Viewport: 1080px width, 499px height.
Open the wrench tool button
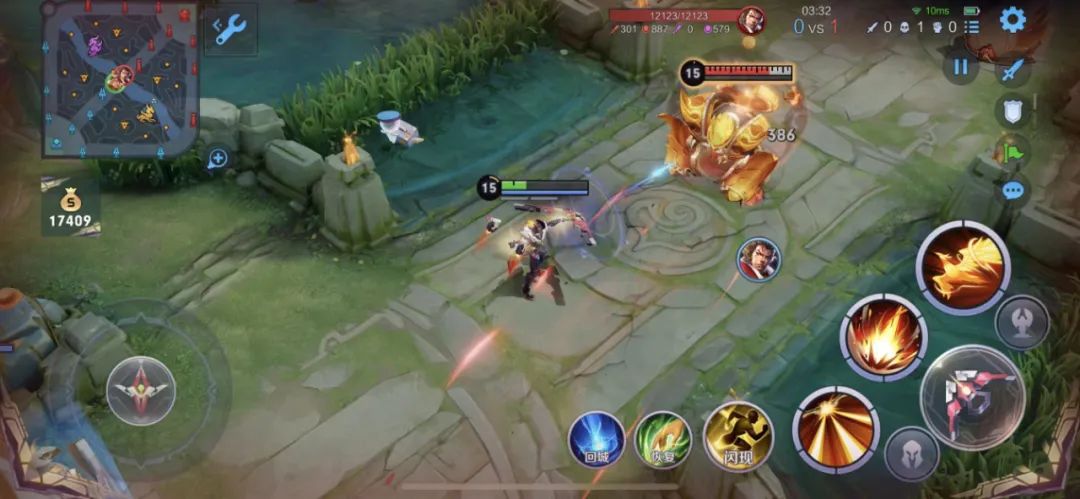click(231, 29)
